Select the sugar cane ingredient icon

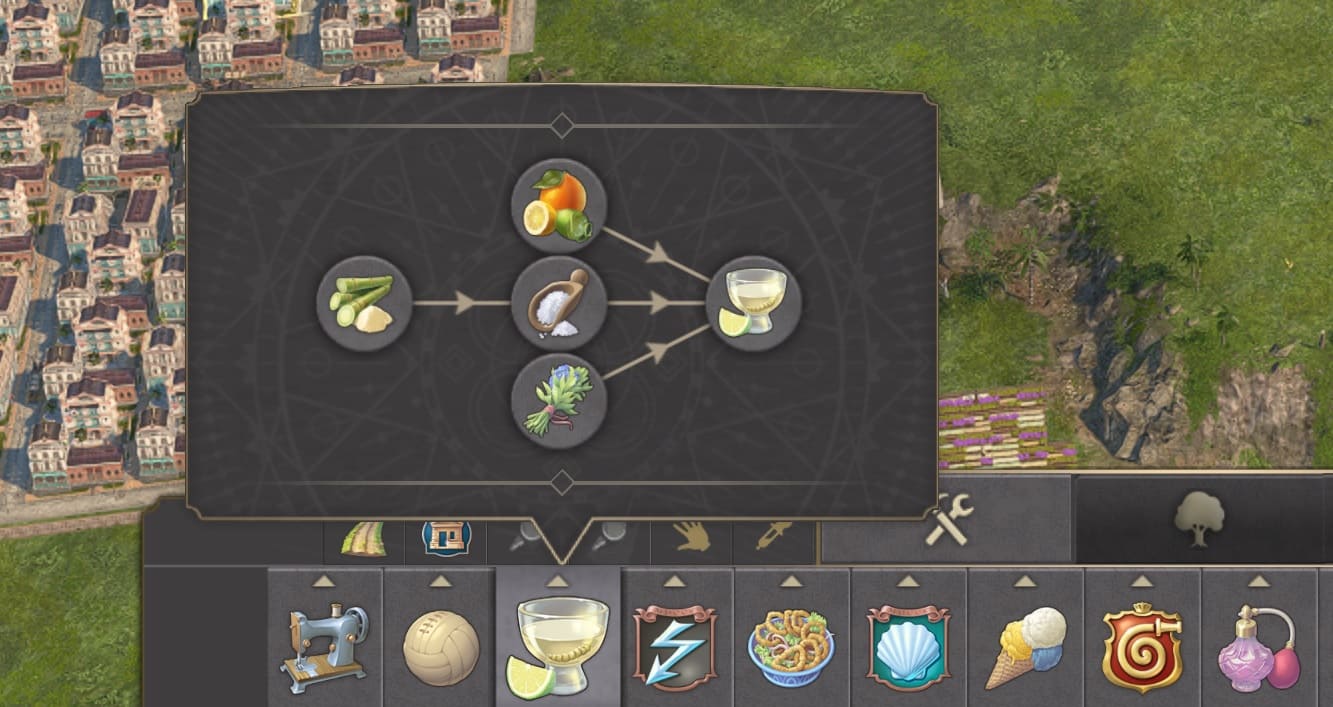(364, 302)
